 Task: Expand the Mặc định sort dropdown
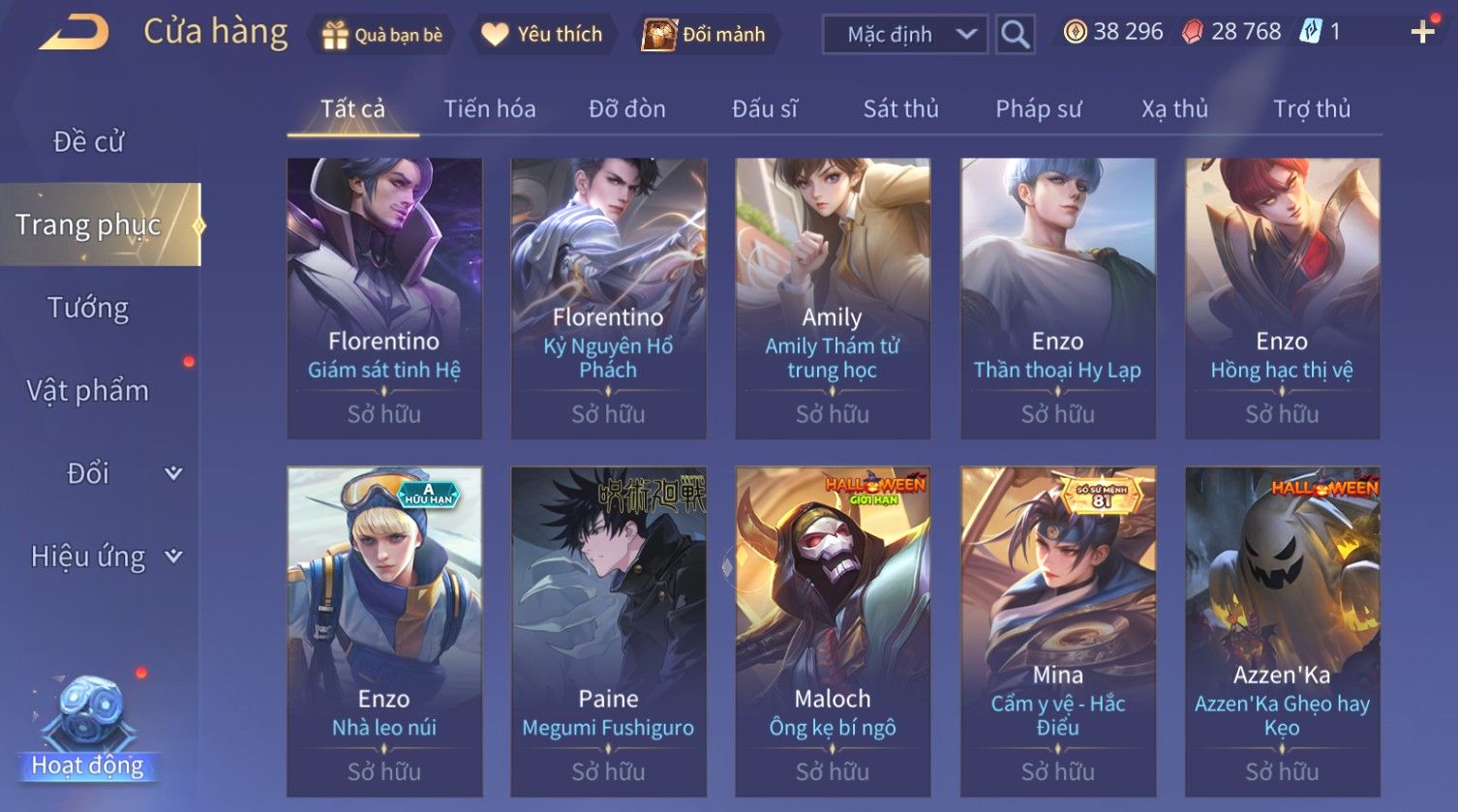(905, 35)
